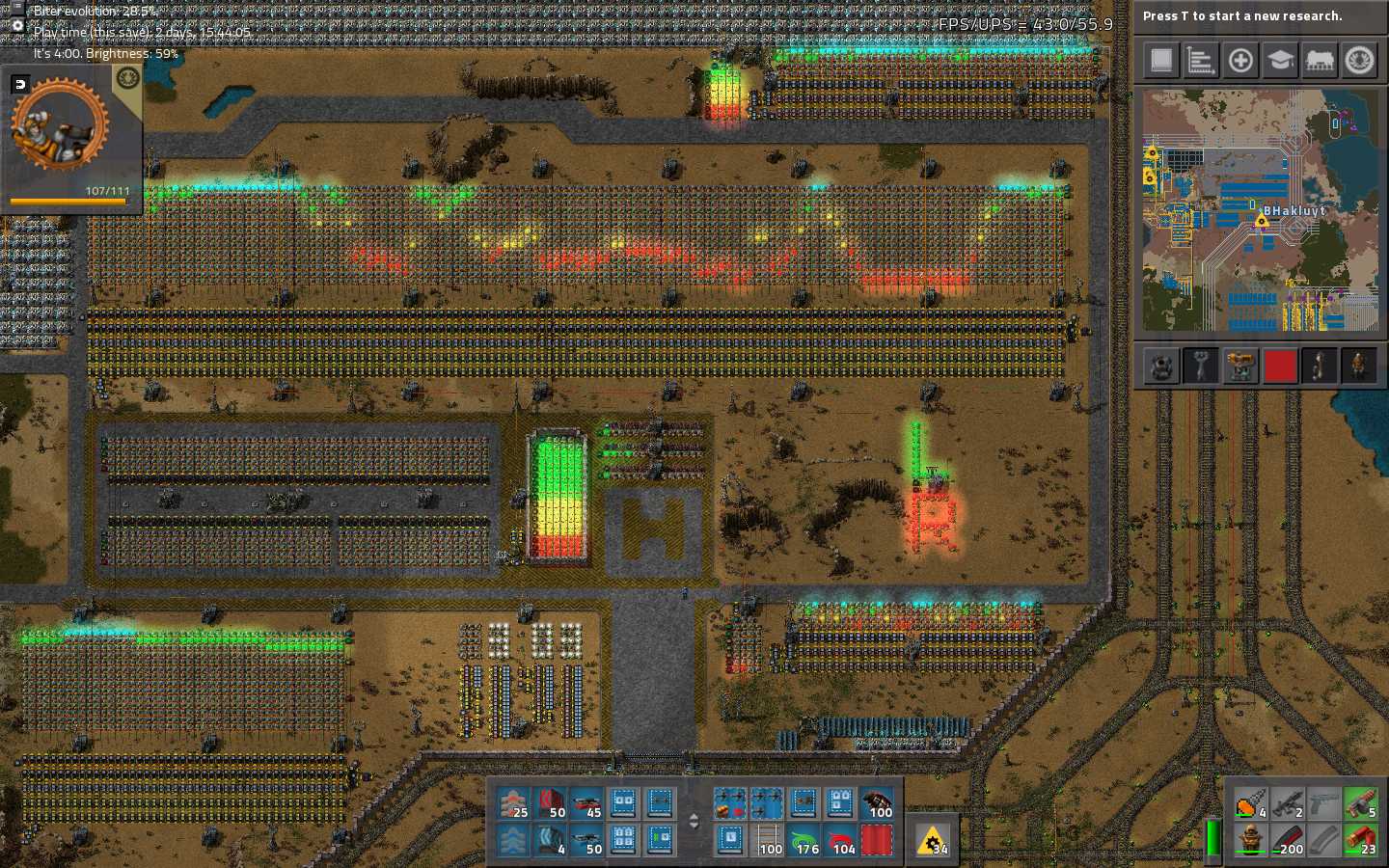1389x868 pixels.
Task: Select the red square shortcut slot
Action: (x=1280, y=366)
